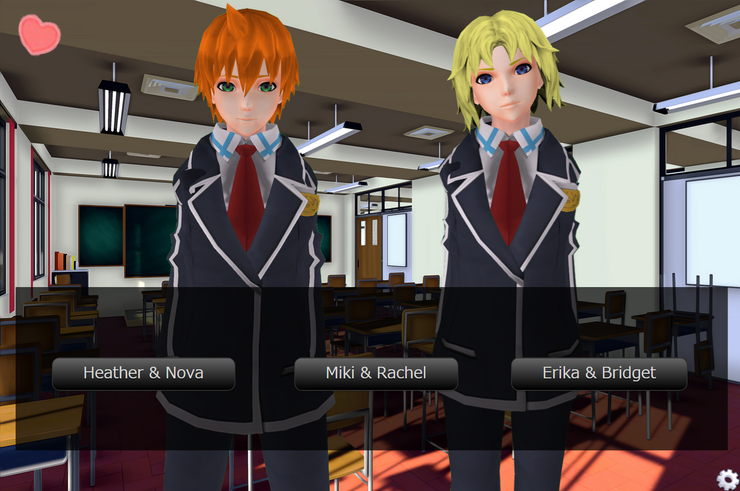This screenshot has height=491, width=740.
Task: Click the pink heart icon
Action: (x=39, y=34)
